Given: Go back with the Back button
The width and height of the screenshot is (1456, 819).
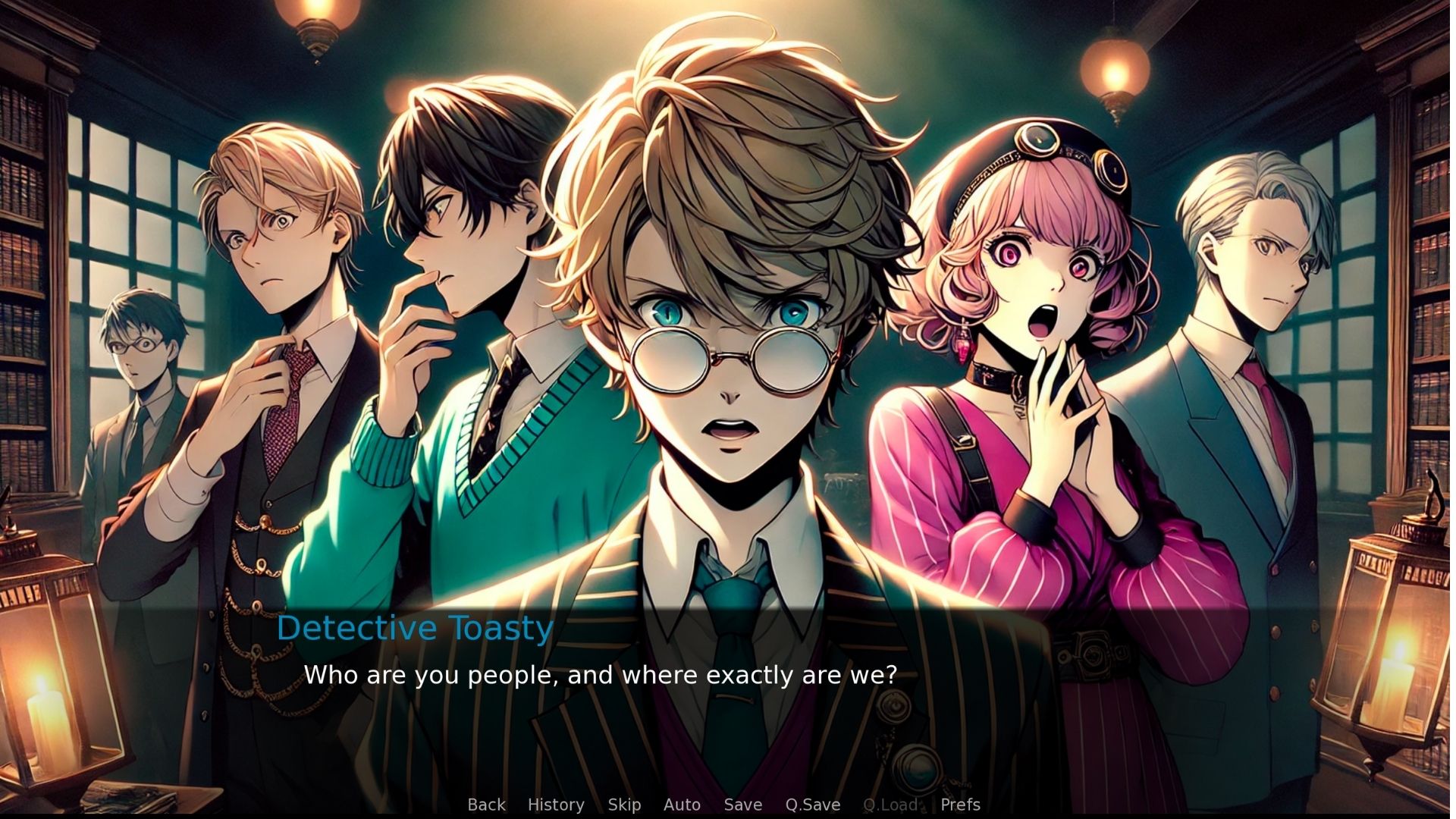Looking at the screenshot, I should [486, 805].
